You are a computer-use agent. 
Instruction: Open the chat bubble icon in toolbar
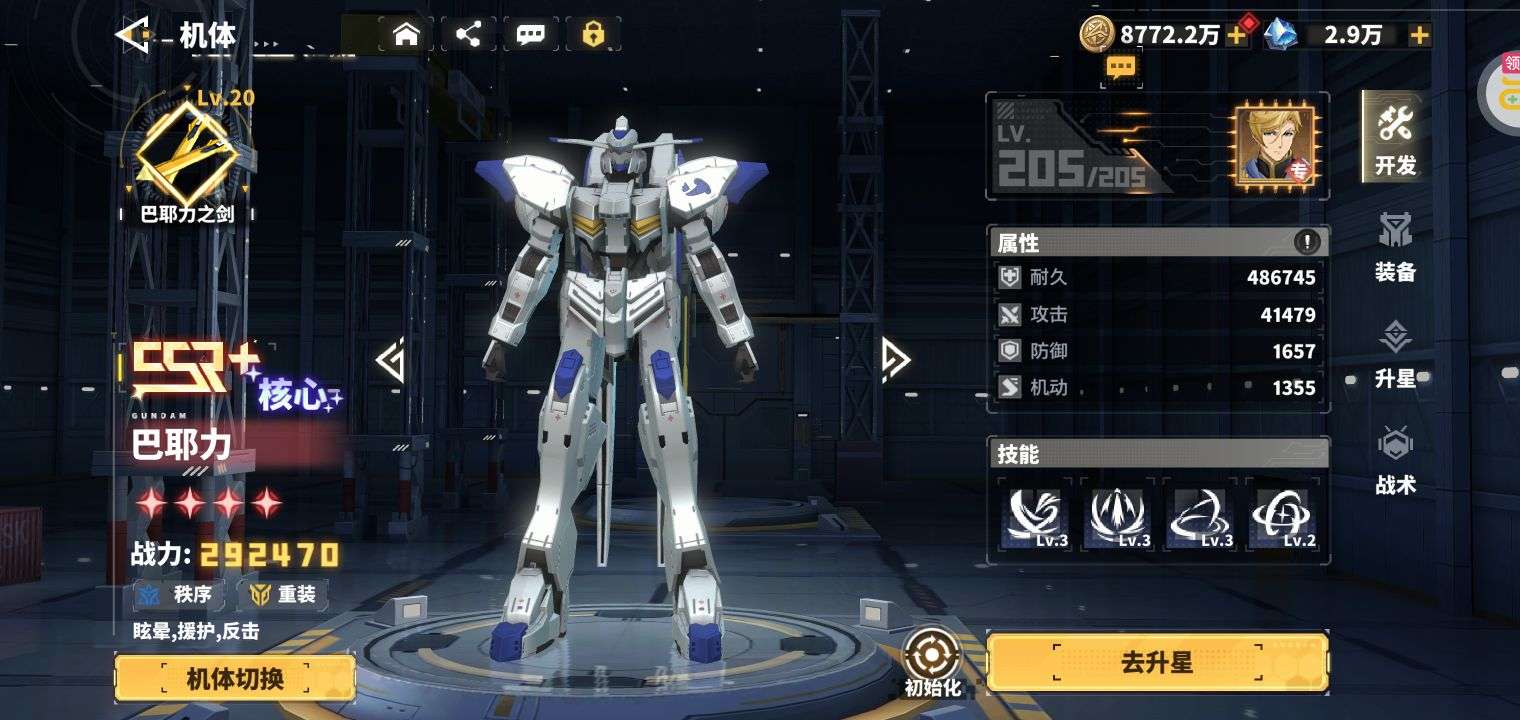pos(531,35)
